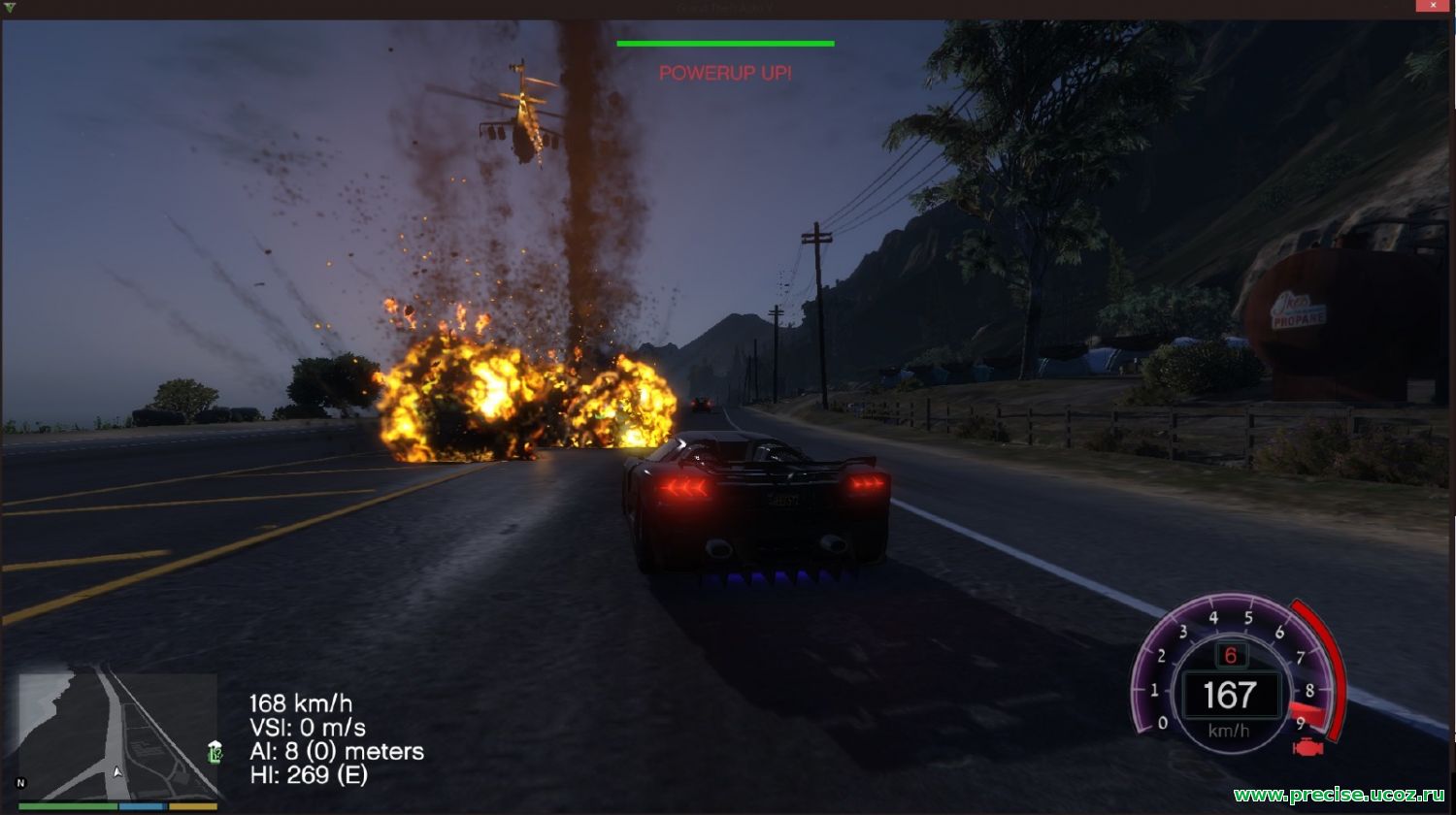Click the gear indicator showing 6
The image size is (1456, 815).
click(x=1230, y=655)
